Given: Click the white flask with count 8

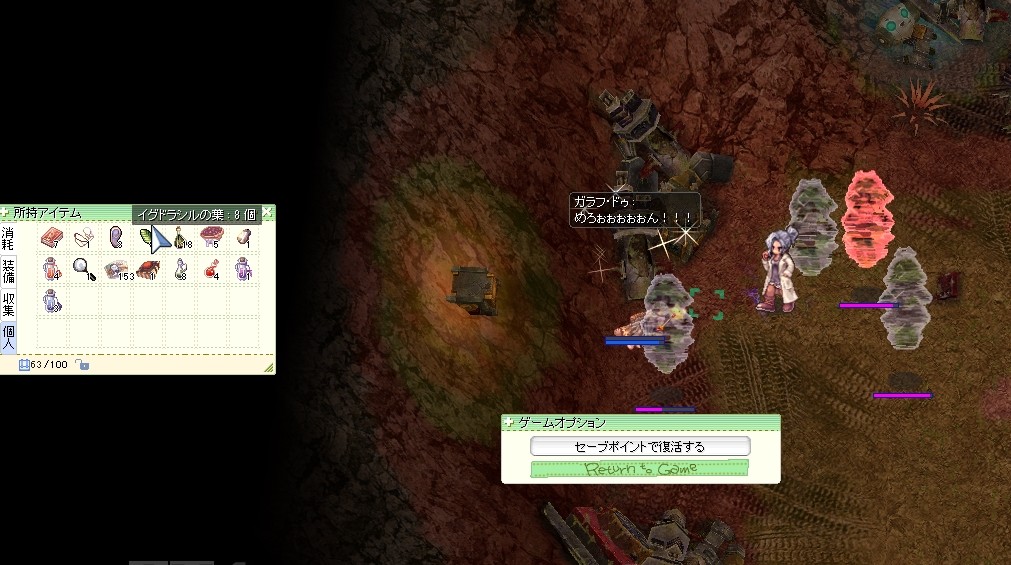Looking at the screenshot, I should pyautogui.click(x=180, y=269).
